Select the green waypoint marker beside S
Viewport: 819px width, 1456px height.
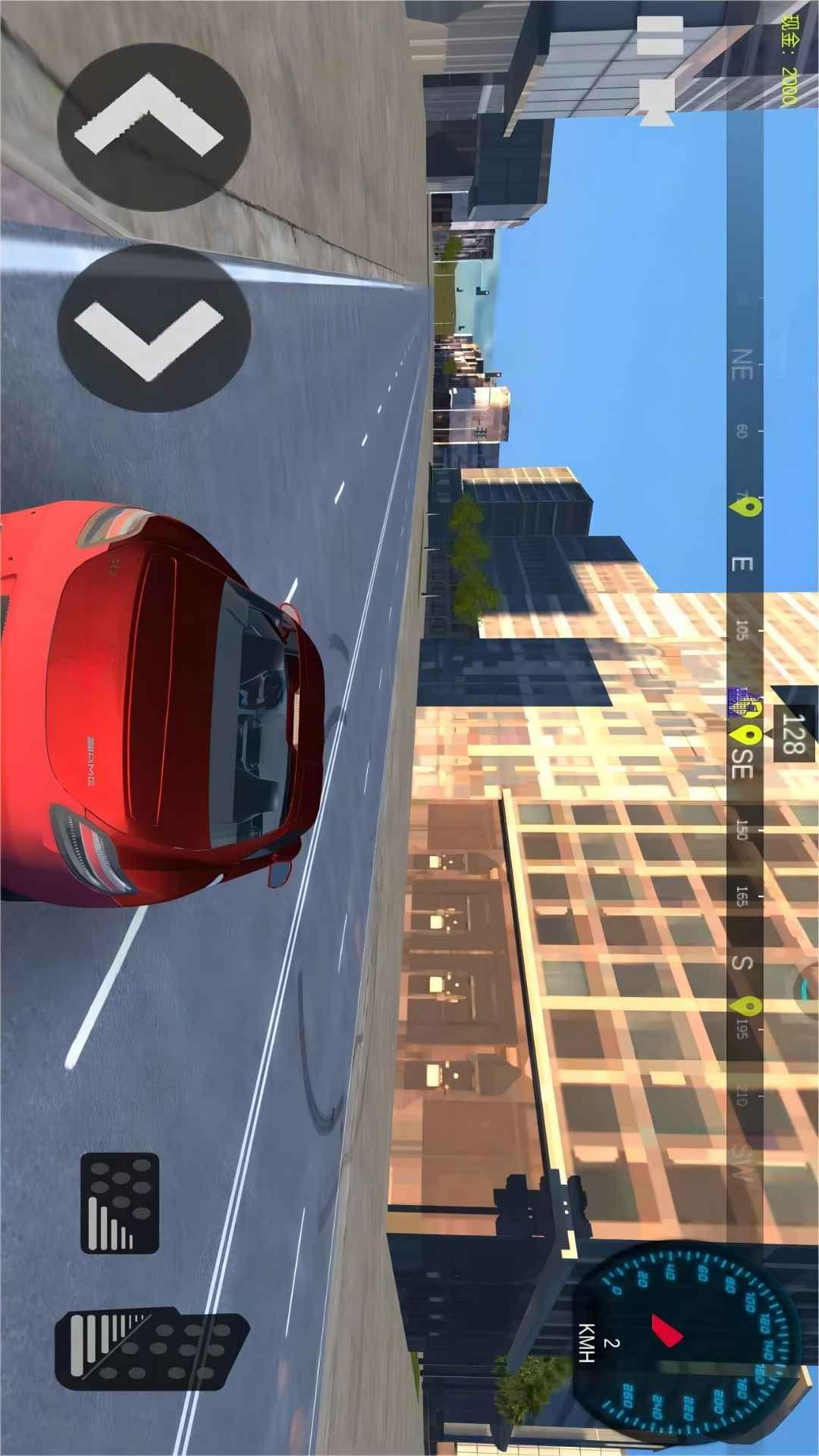[x=746, y=1006]
